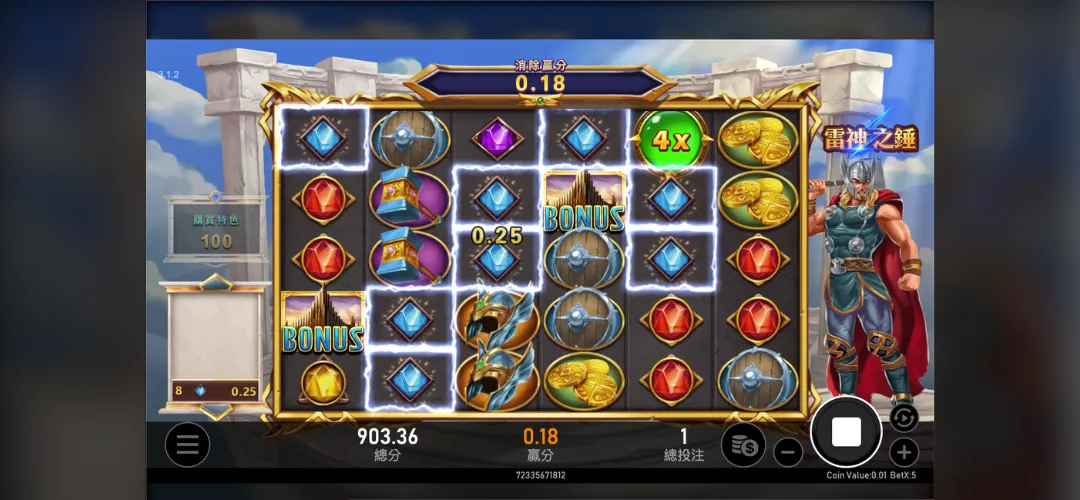Increase the bet with the plus button

pyautogui.click(x=903, y=452)
